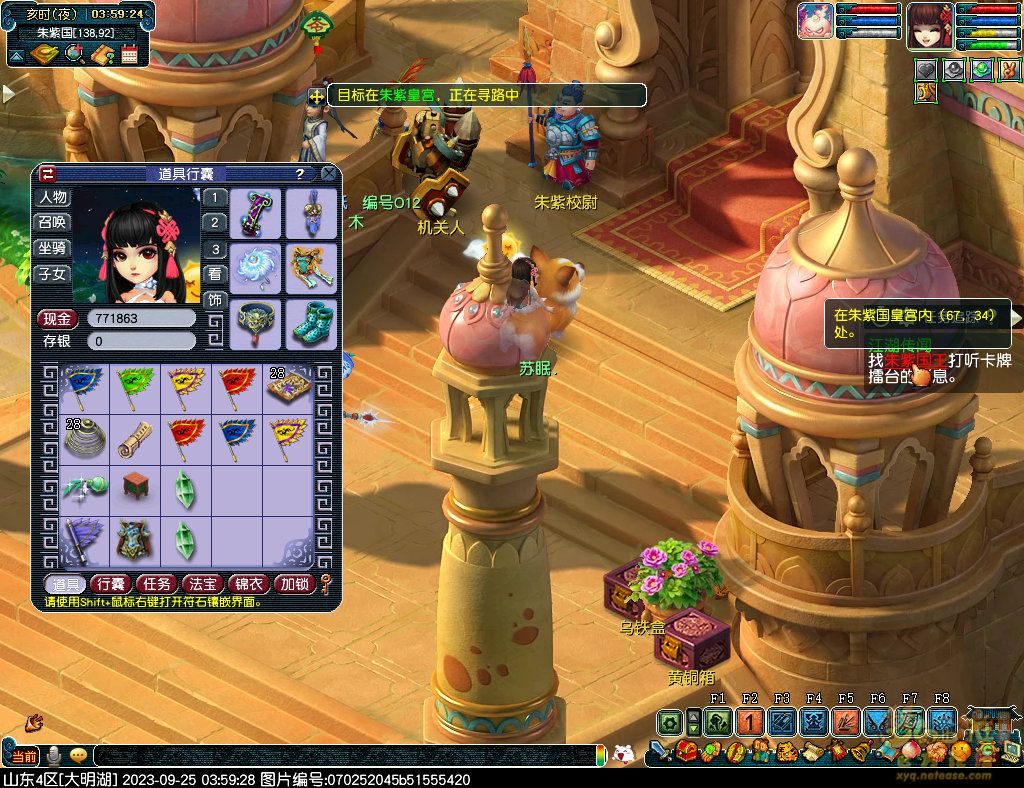The width and height of the screenshot is (1024, 788).
Task: Open the 子女 children panel
Action: (x=53, y=273)
